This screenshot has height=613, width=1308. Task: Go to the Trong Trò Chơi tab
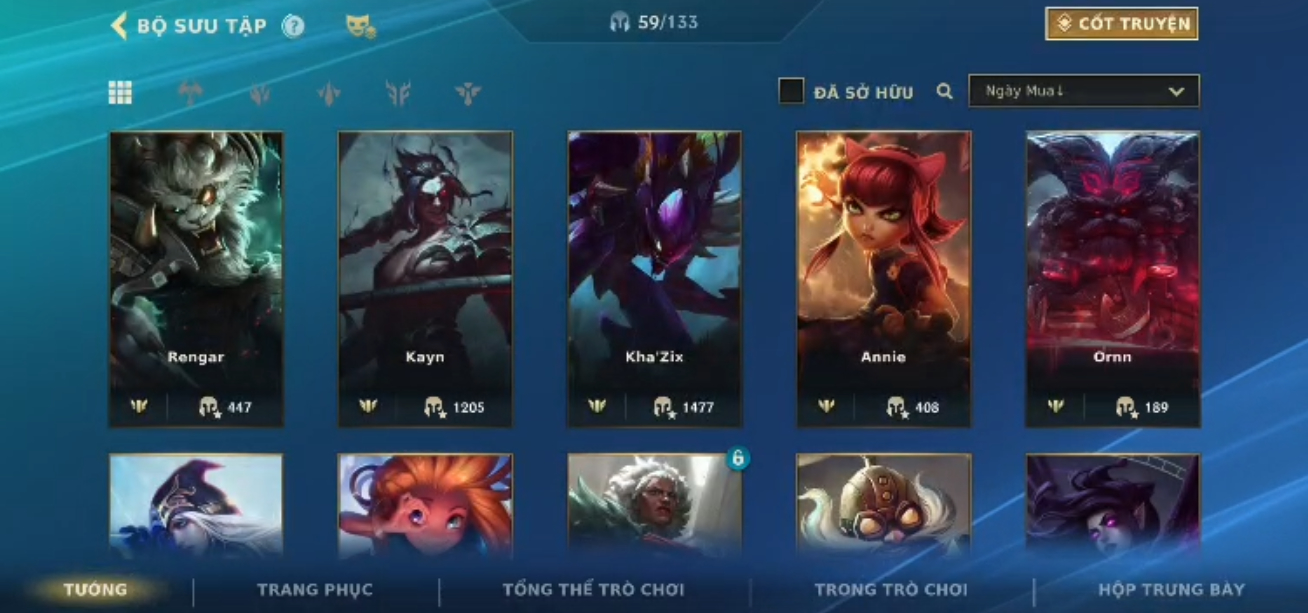click(x=891, y=590)
